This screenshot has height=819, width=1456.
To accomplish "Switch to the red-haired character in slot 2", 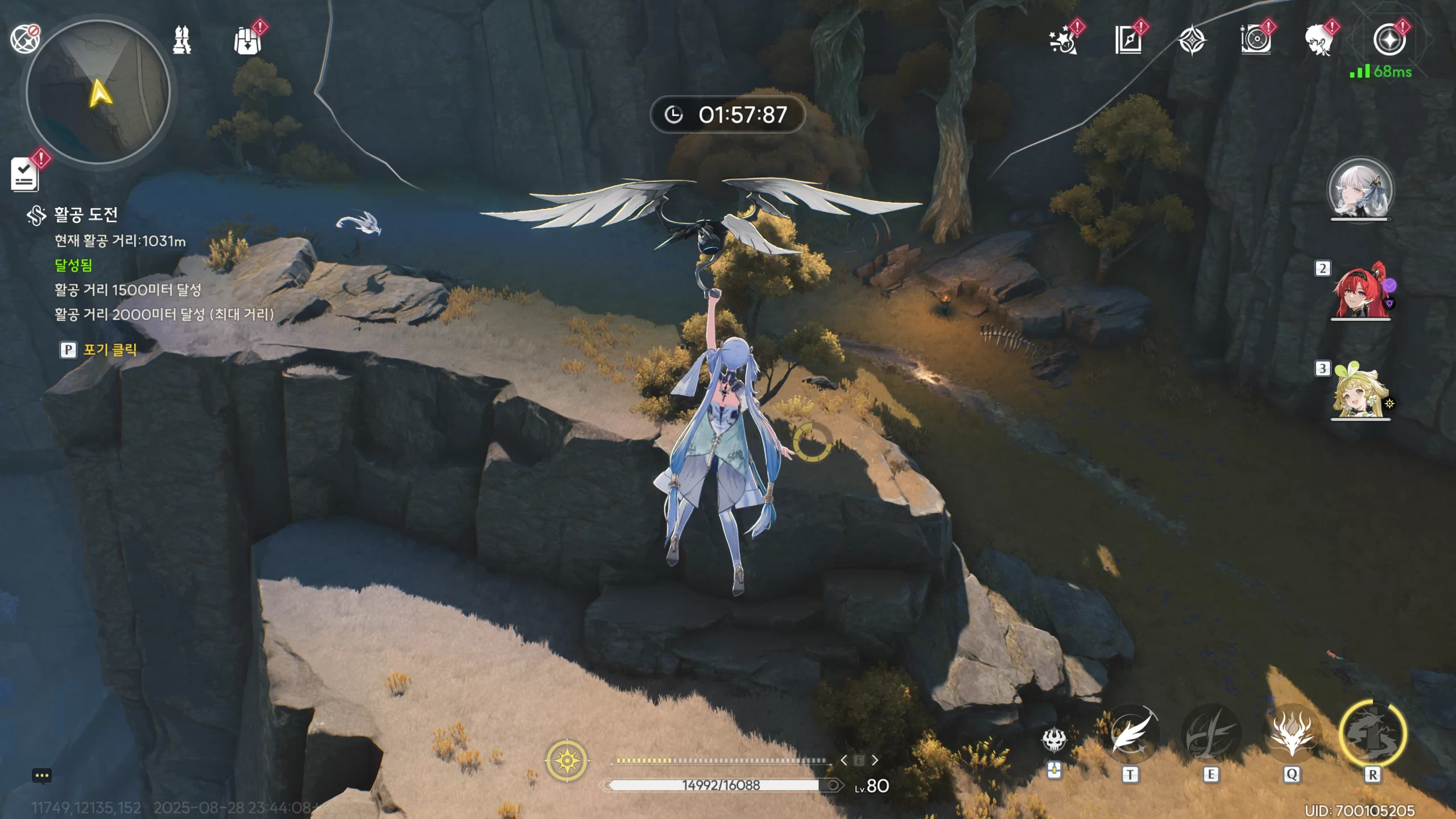I will pos(1360,291).
